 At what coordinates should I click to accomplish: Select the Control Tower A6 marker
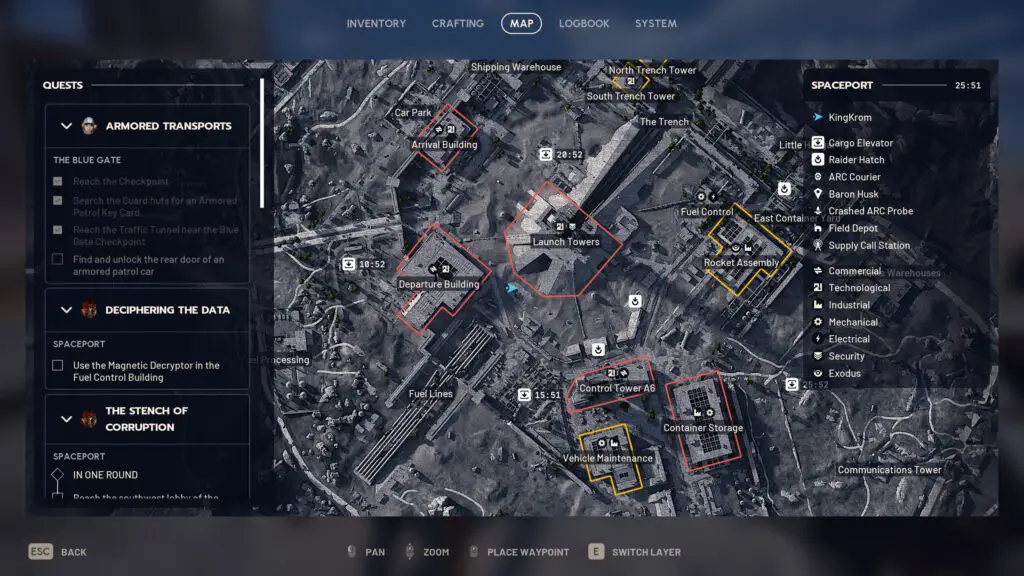[x=617, y=388]
